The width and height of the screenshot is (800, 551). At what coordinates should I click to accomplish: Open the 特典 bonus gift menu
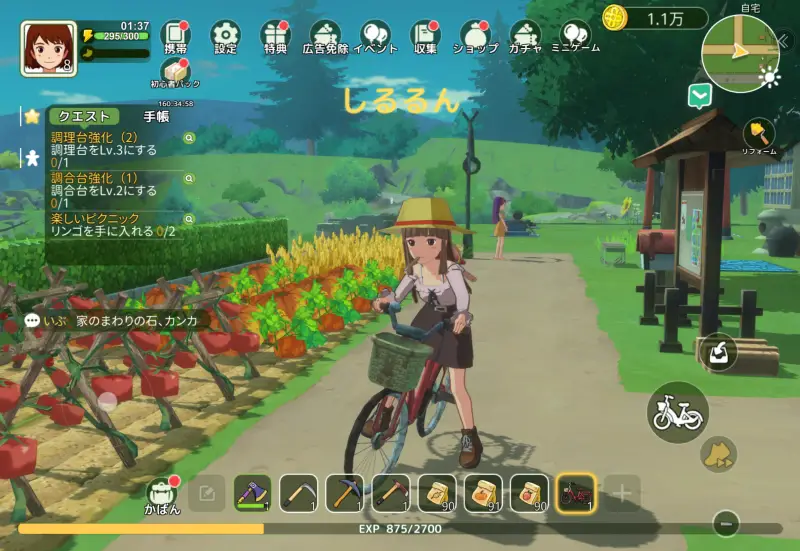click(275, 35)
